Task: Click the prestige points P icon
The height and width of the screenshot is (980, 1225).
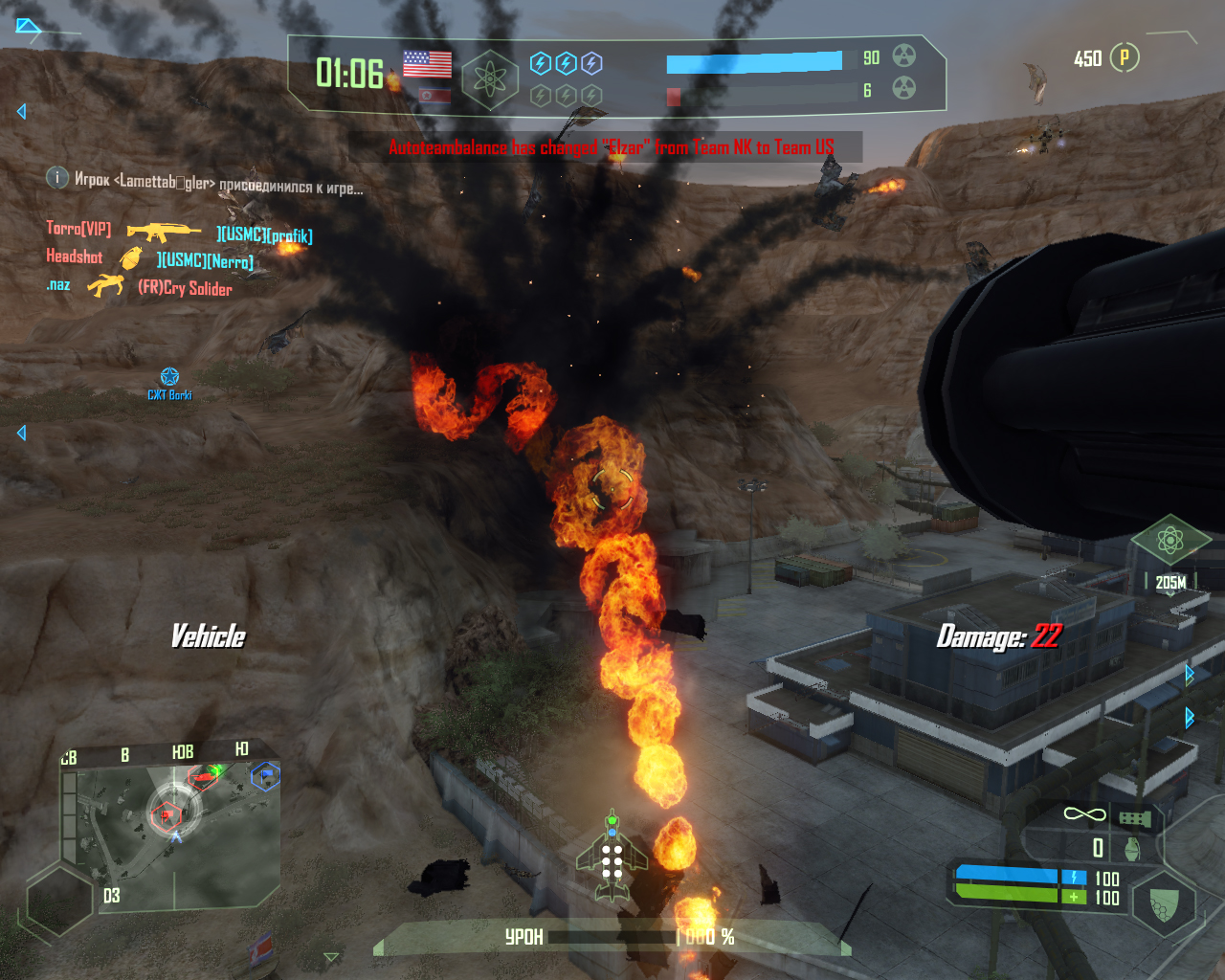Action: 1125,57
